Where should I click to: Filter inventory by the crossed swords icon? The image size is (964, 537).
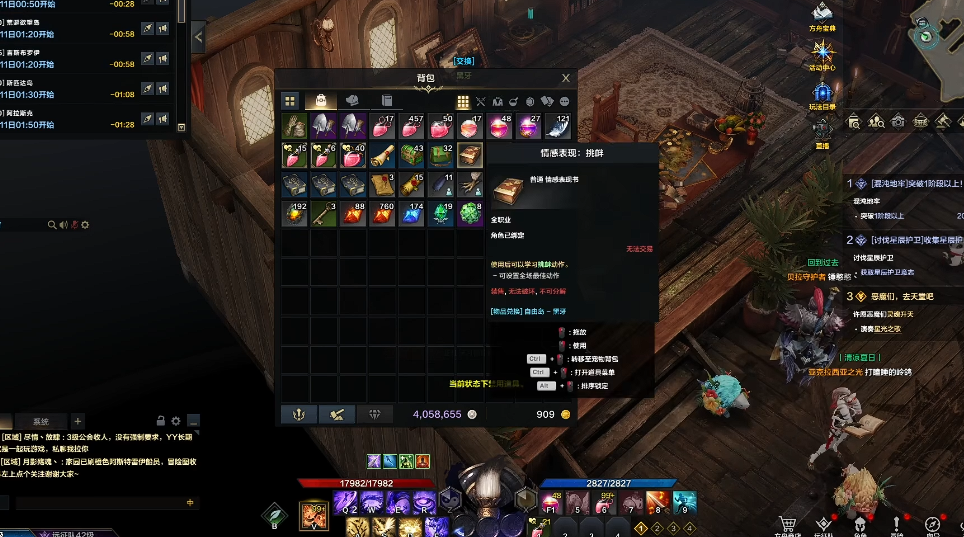pyautogui.click(x=480, y=101)
